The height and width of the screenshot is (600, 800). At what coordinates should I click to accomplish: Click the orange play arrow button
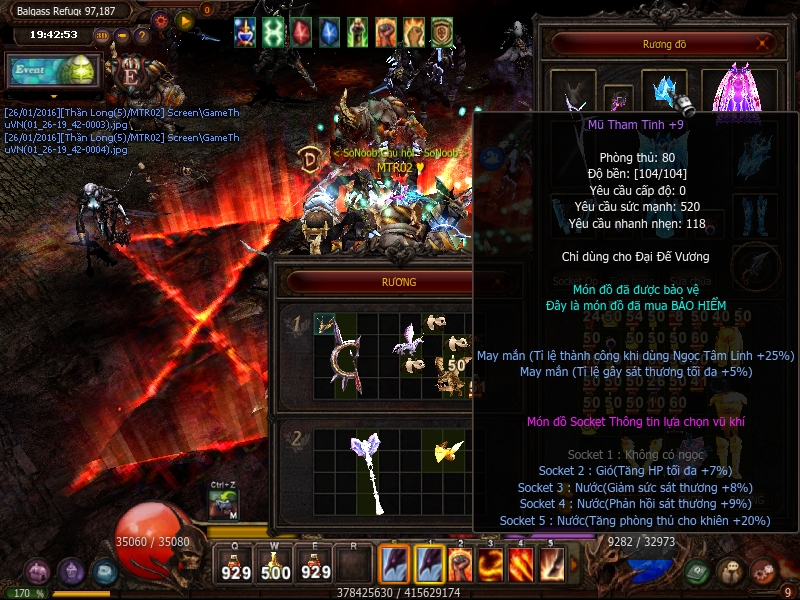tap(184, 20)
